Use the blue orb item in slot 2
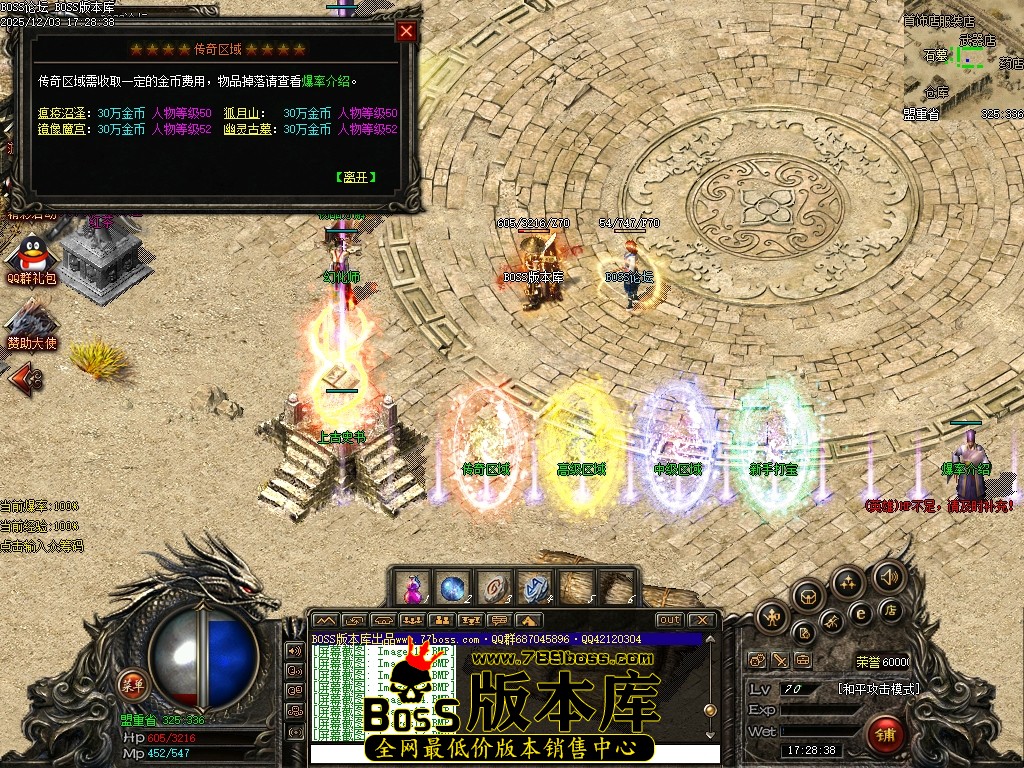Viewport: 1024px width, 768px height. [x=451, y=587]
